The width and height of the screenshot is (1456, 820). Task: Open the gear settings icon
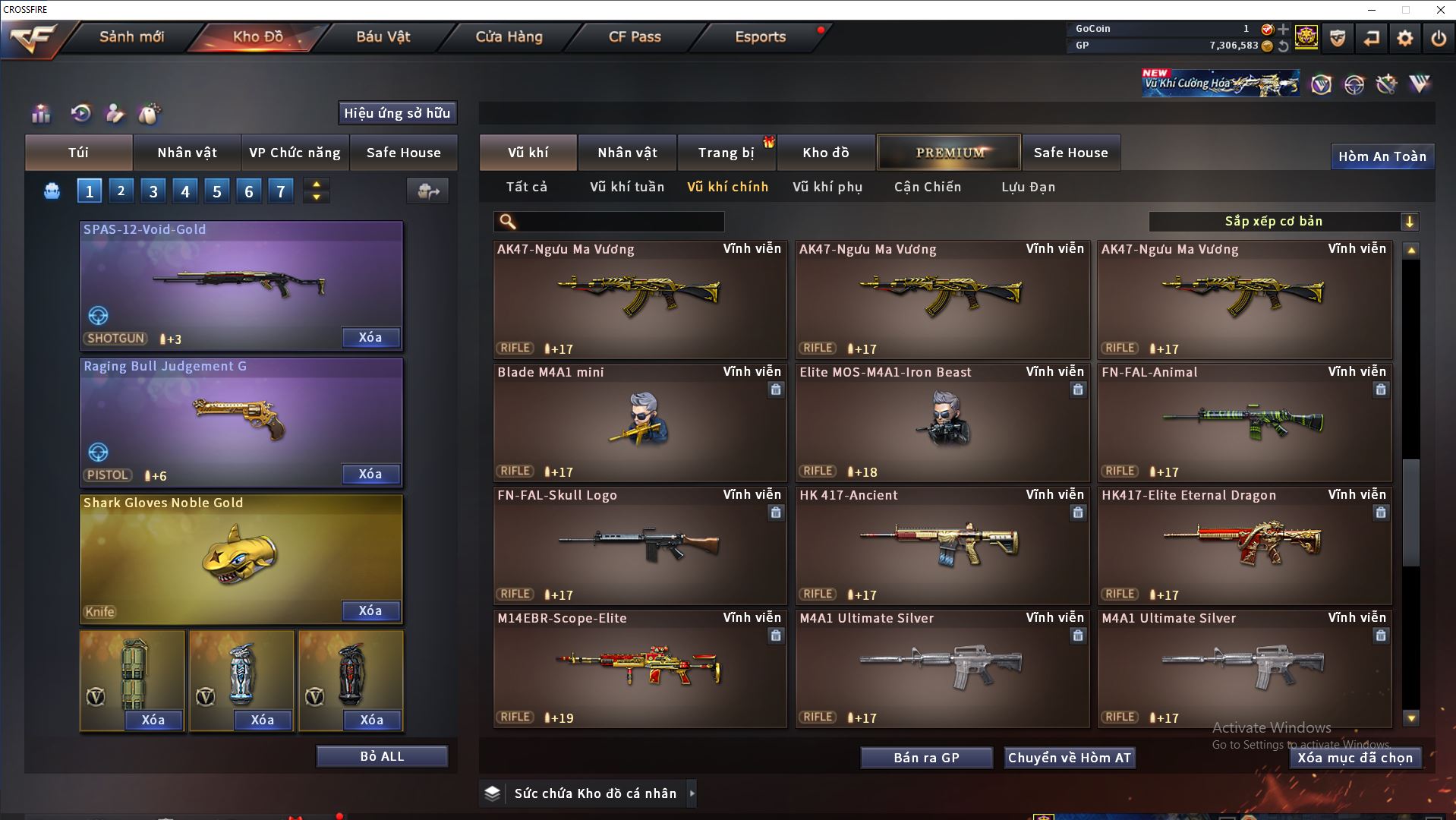tap(1404, 38)
